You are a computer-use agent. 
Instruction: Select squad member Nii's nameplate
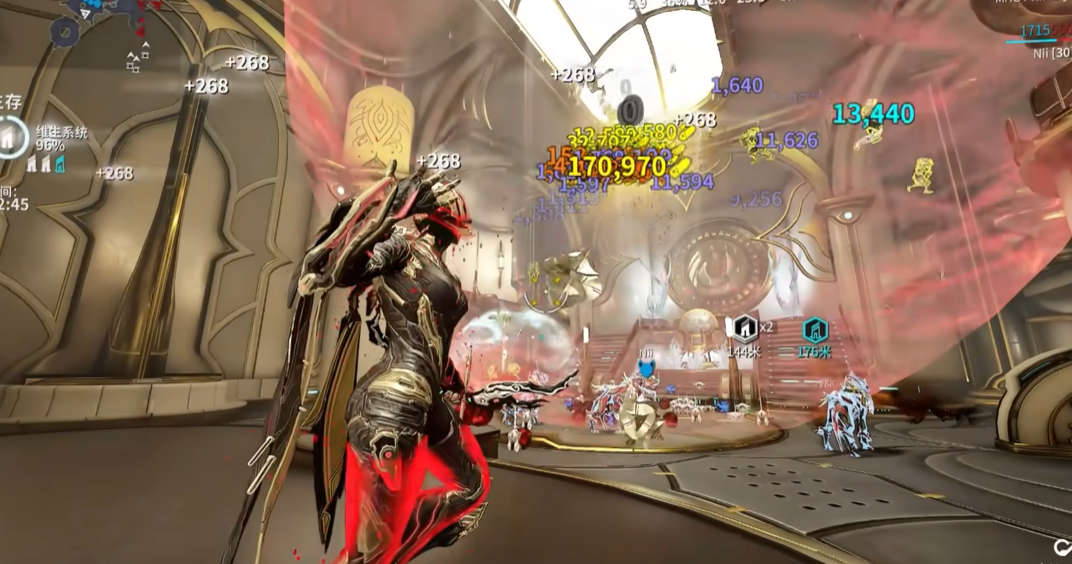[x=1052, y=53]
